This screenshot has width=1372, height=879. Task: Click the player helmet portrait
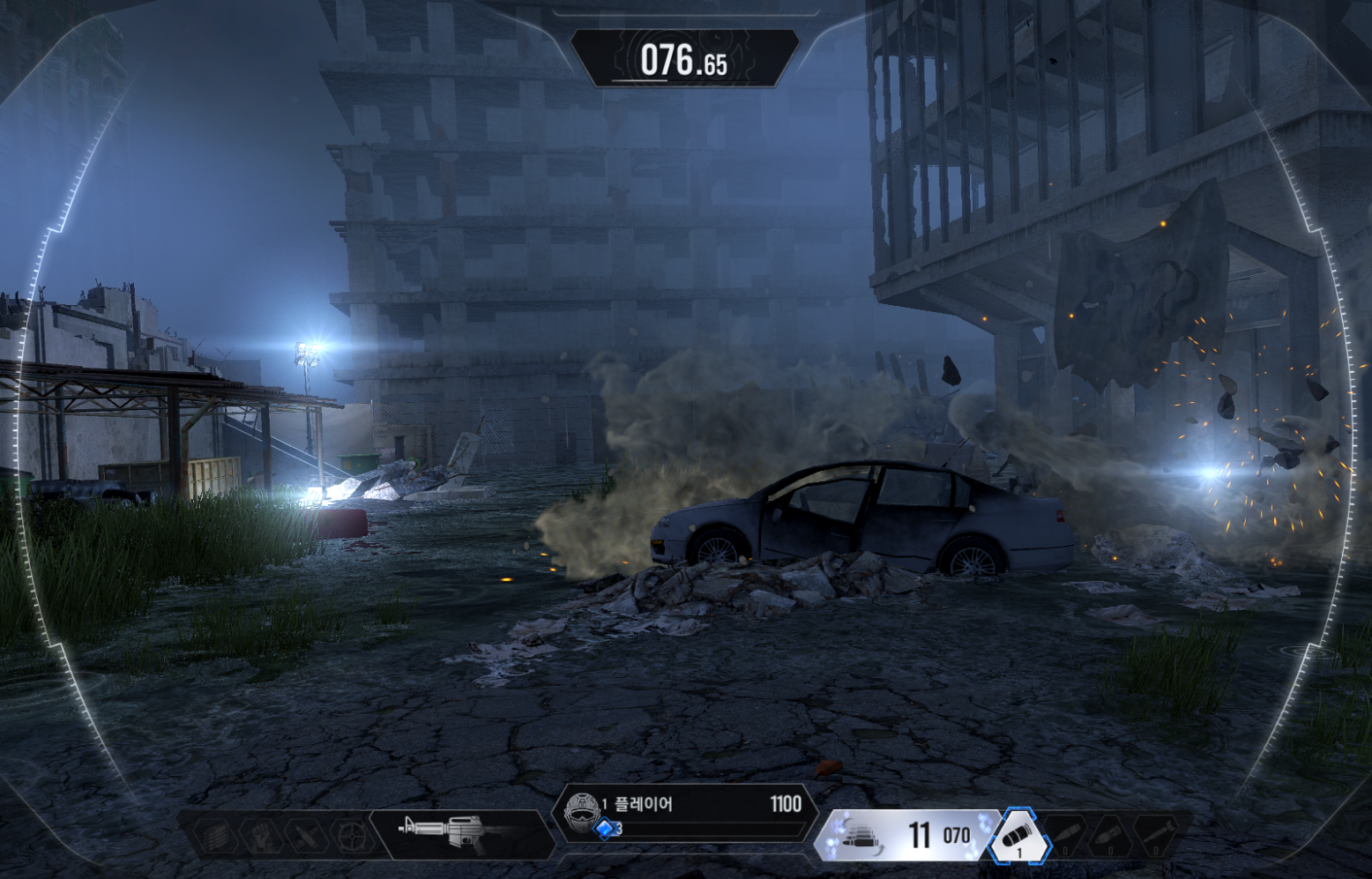(x=579, y=812)
